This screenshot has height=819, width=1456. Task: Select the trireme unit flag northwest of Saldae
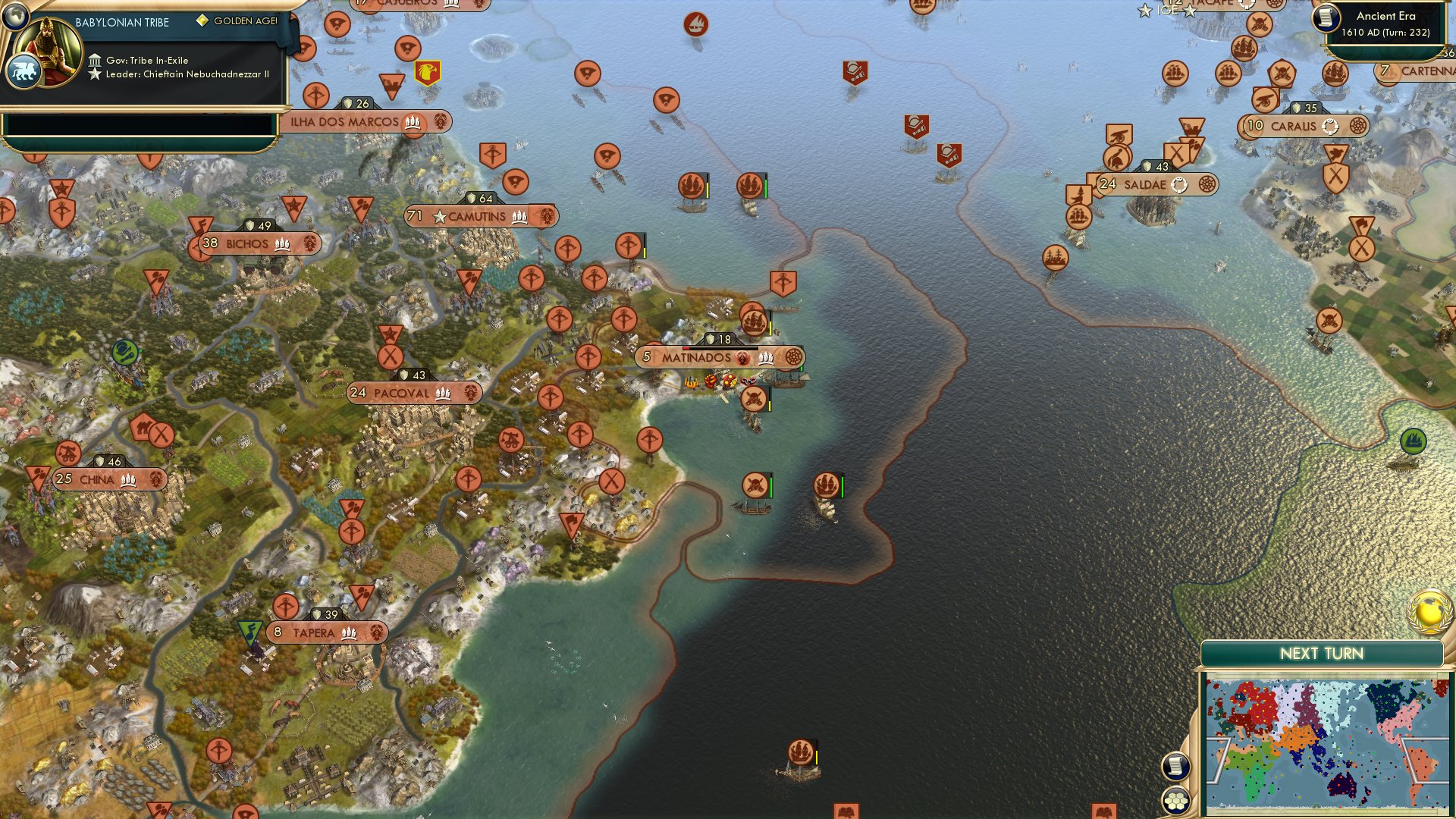(x=1078, y=217)
